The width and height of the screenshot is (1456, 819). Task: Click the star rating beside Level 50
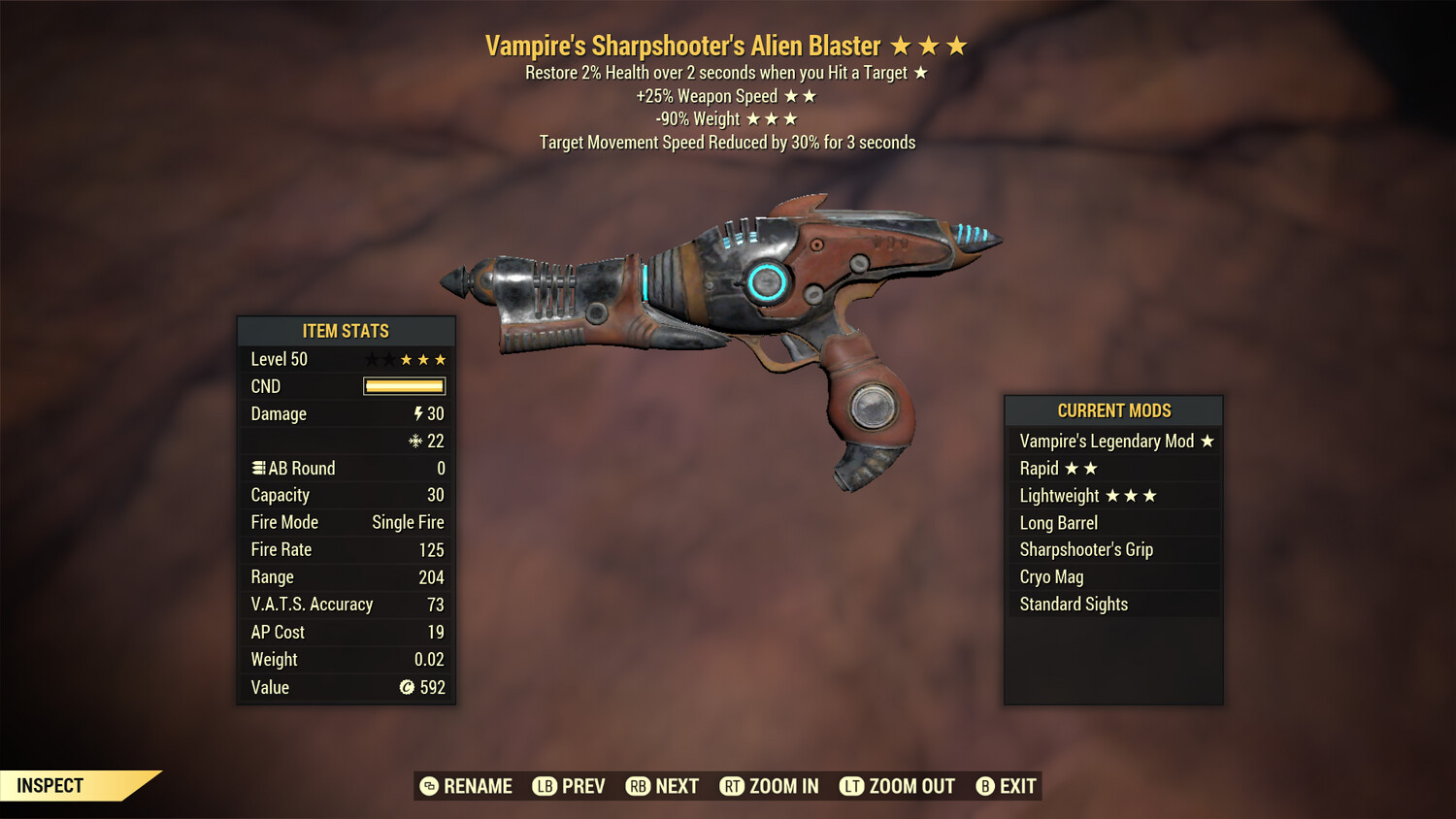[x=405, y=359]
